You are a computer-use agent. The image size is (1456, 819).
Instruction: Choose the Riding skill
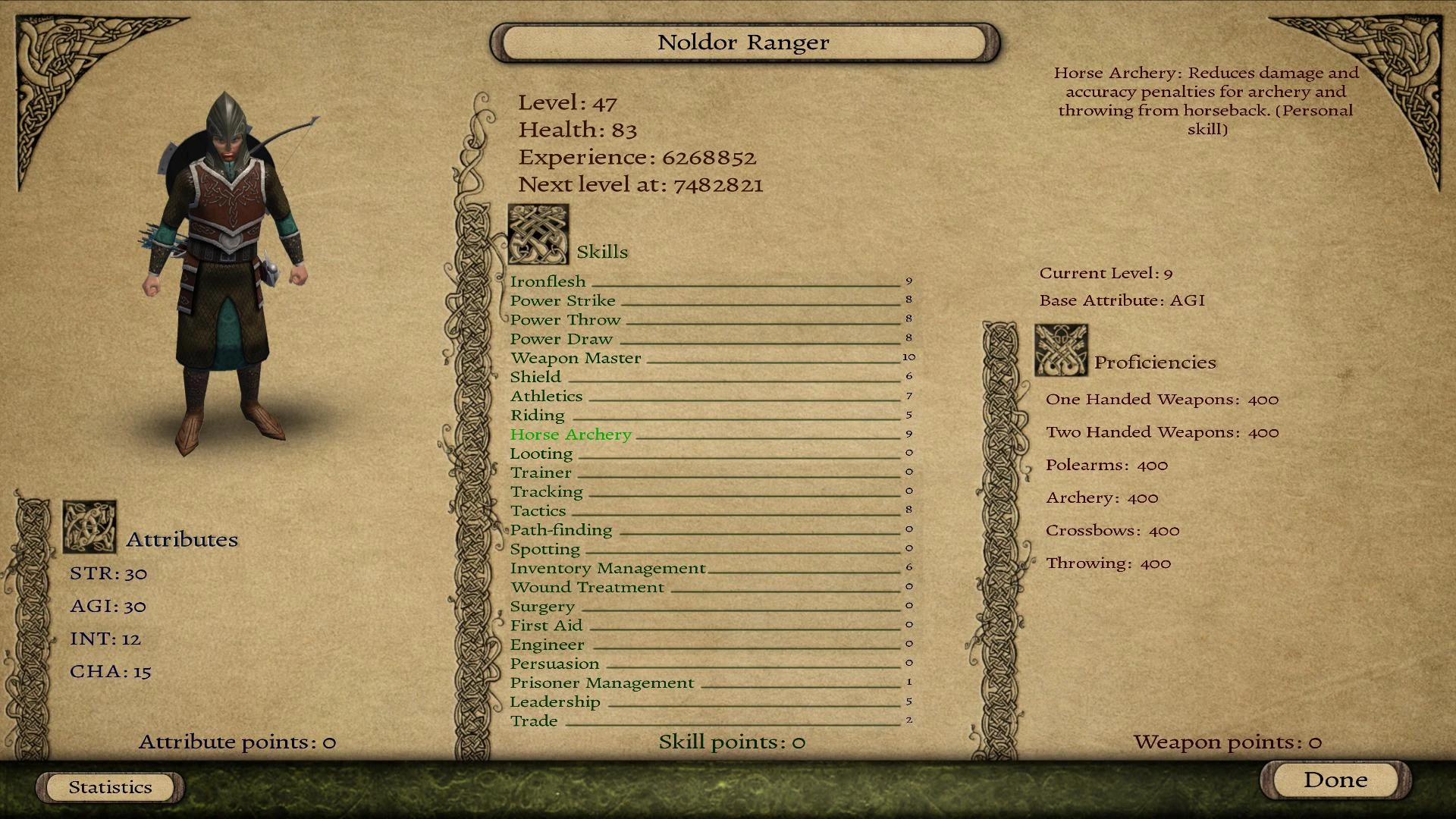pos(537,415)
